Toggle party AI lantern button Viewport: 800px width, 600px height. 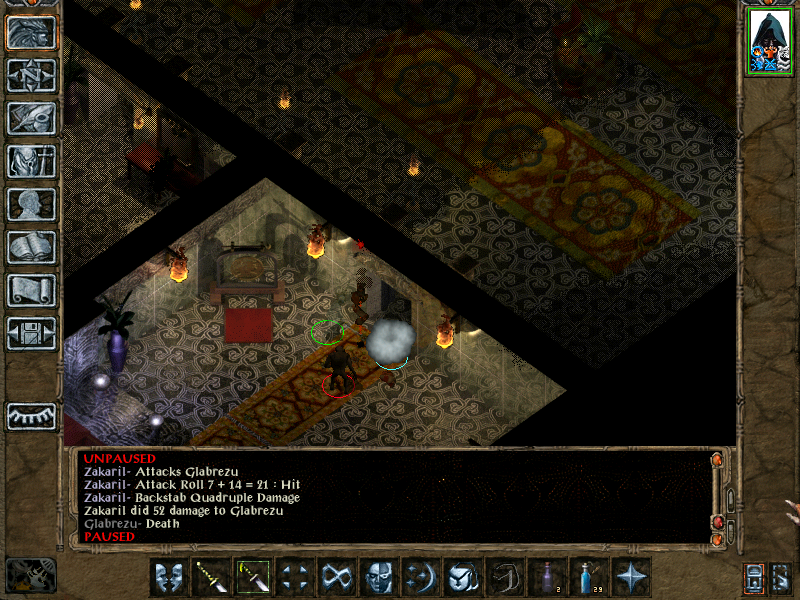point(753,577)
